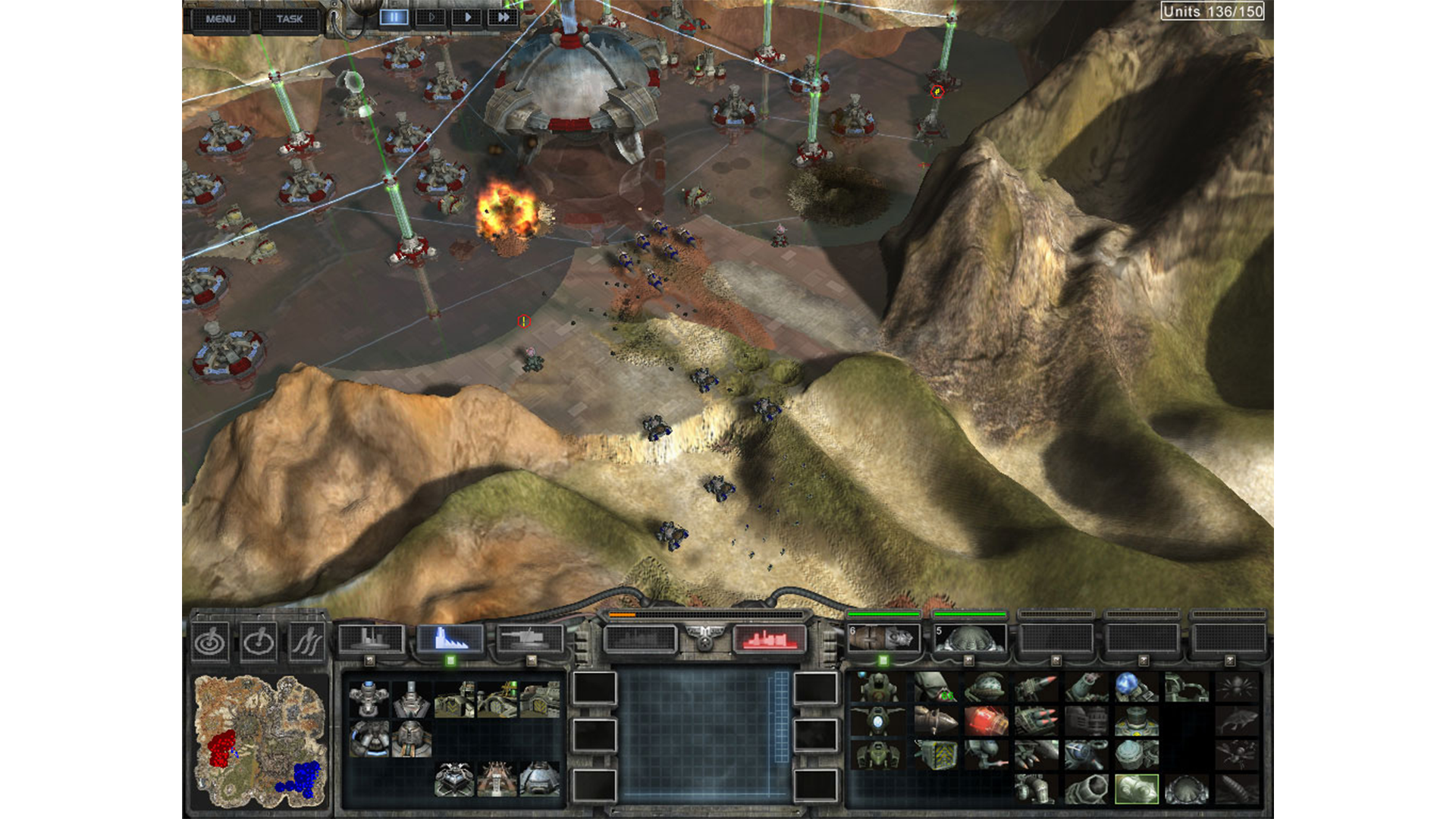Pick the triple red-tipped missile launcher part
This screenshot has height=819, width=1456.
(x=1035, y=720)
